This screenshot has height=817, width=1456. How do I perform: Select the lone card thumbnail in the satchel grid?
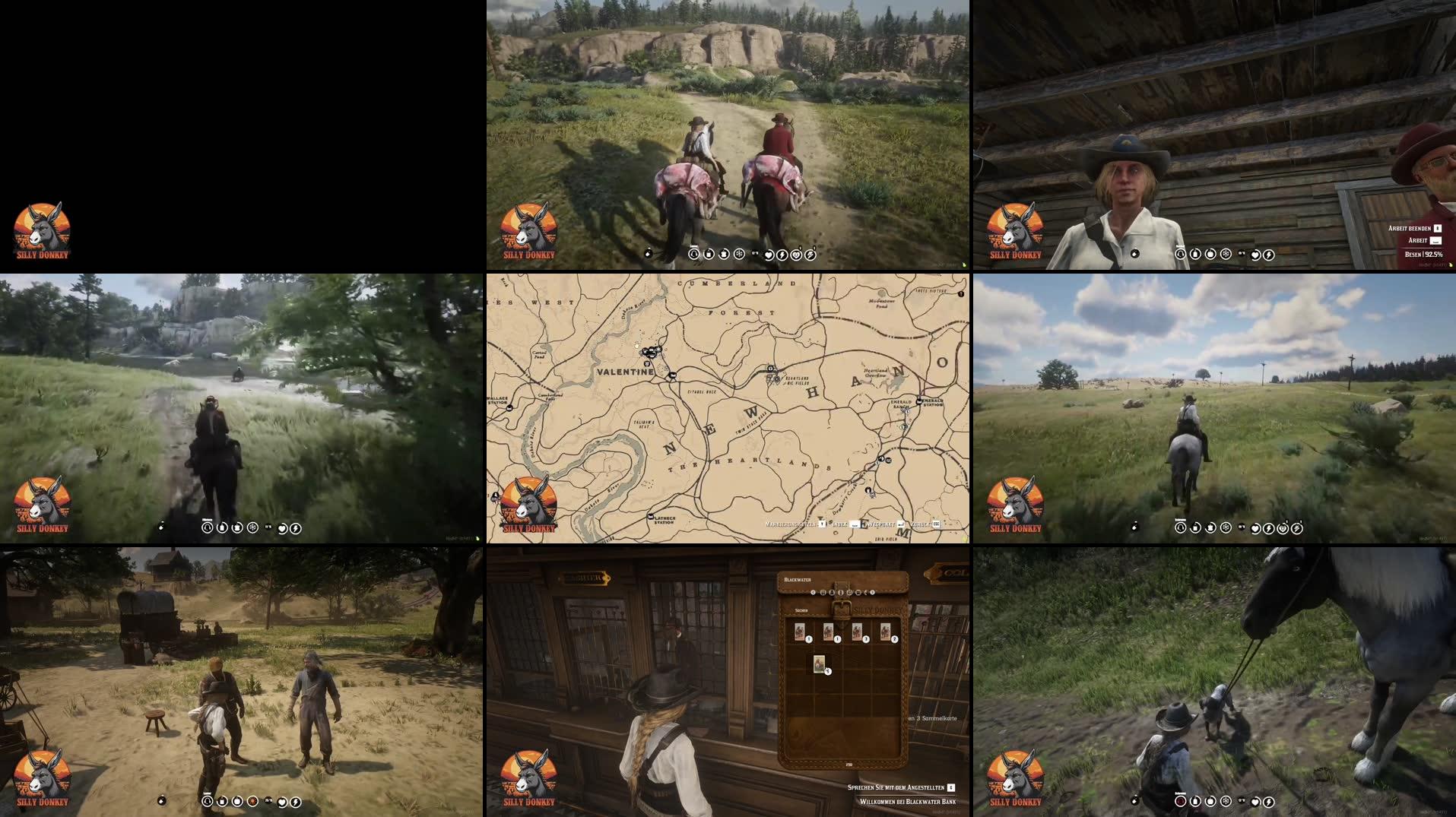pyautogui.click(x=819, y=664)
